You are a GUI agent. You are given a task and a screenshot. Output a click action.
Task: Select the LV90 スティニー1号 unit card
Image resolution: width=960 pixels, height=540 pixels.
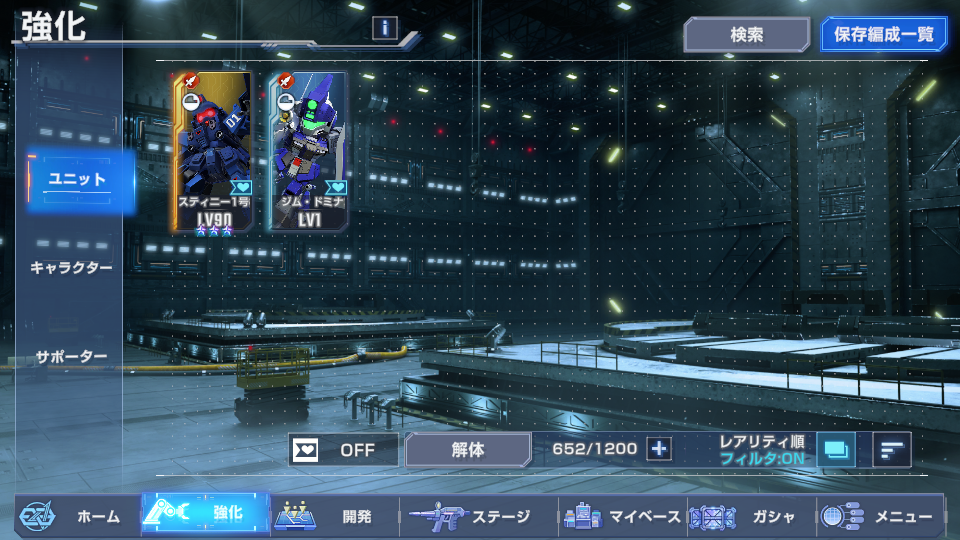pyautogui.click(x=212, y=152)
